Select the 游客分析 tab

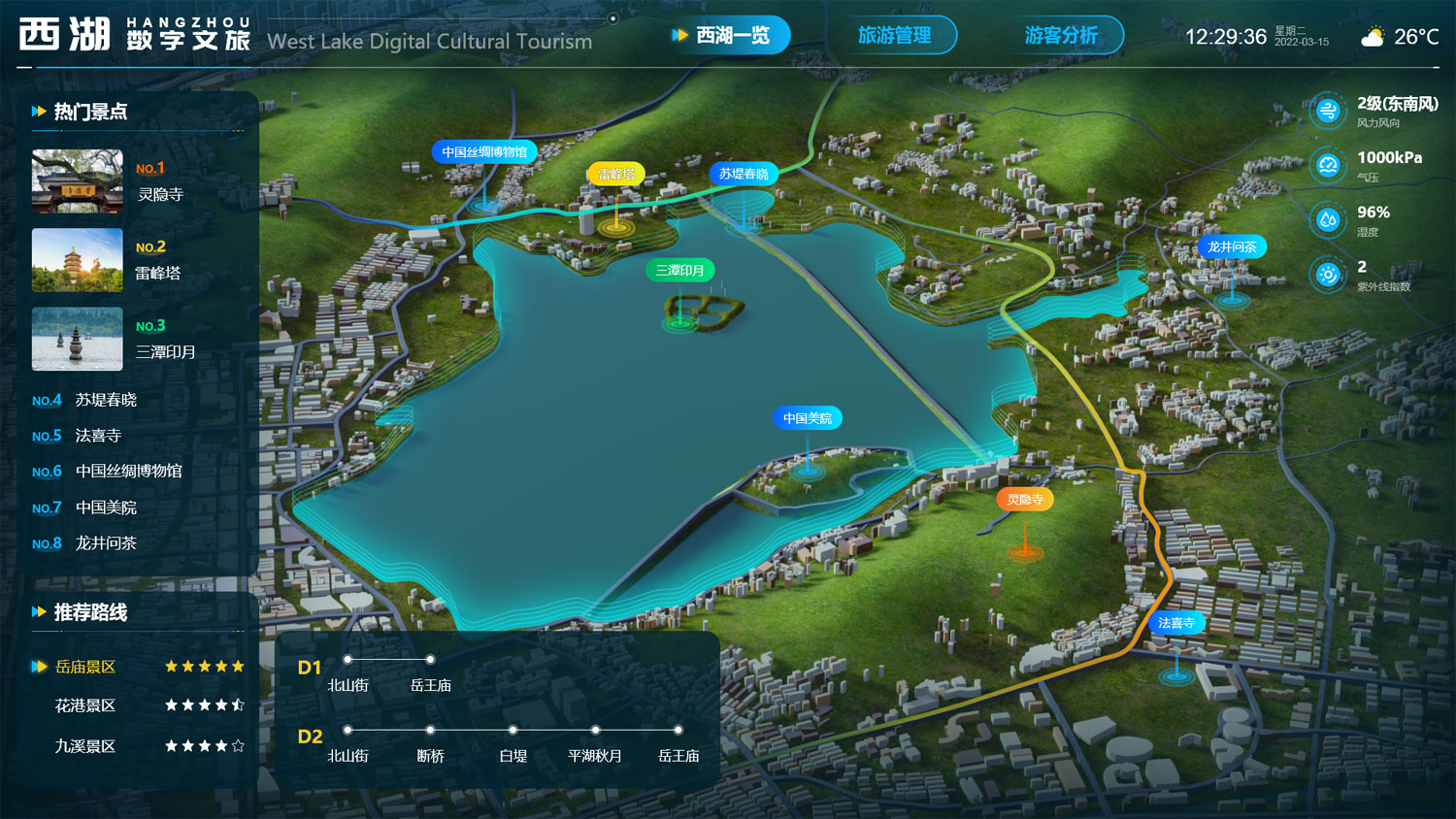1061,36
